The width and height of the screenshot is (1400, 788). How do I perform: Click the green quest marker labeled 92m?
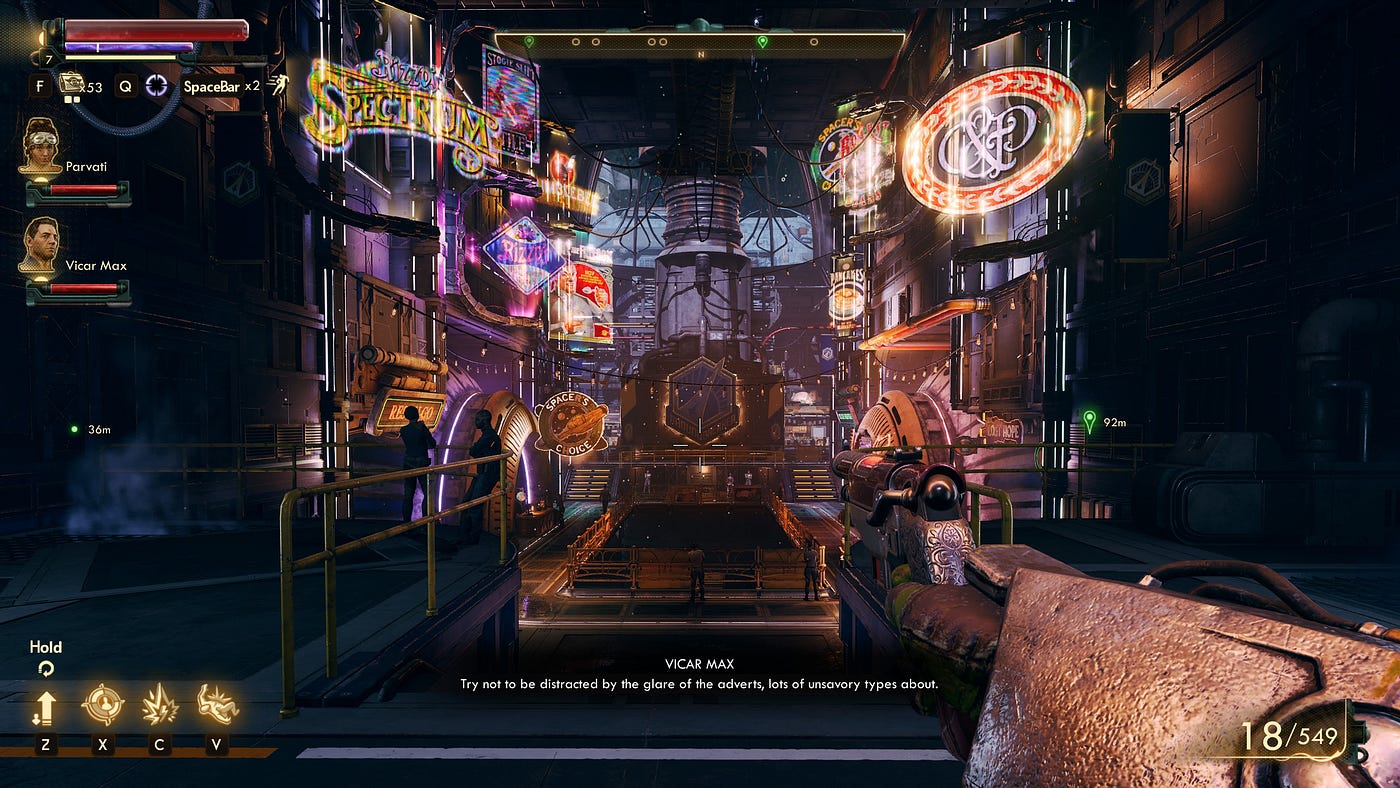(x=1089, y=421)
